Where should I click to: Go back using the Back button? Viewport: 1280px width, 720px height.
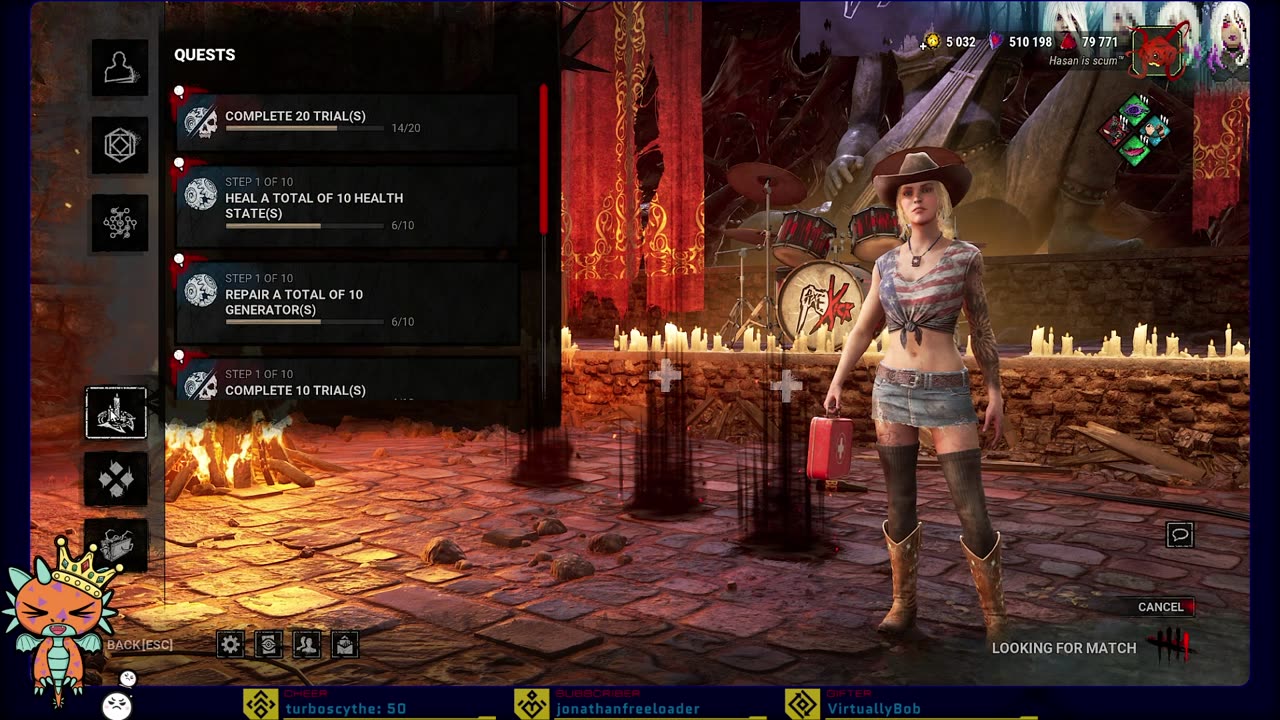coord(140,645)
